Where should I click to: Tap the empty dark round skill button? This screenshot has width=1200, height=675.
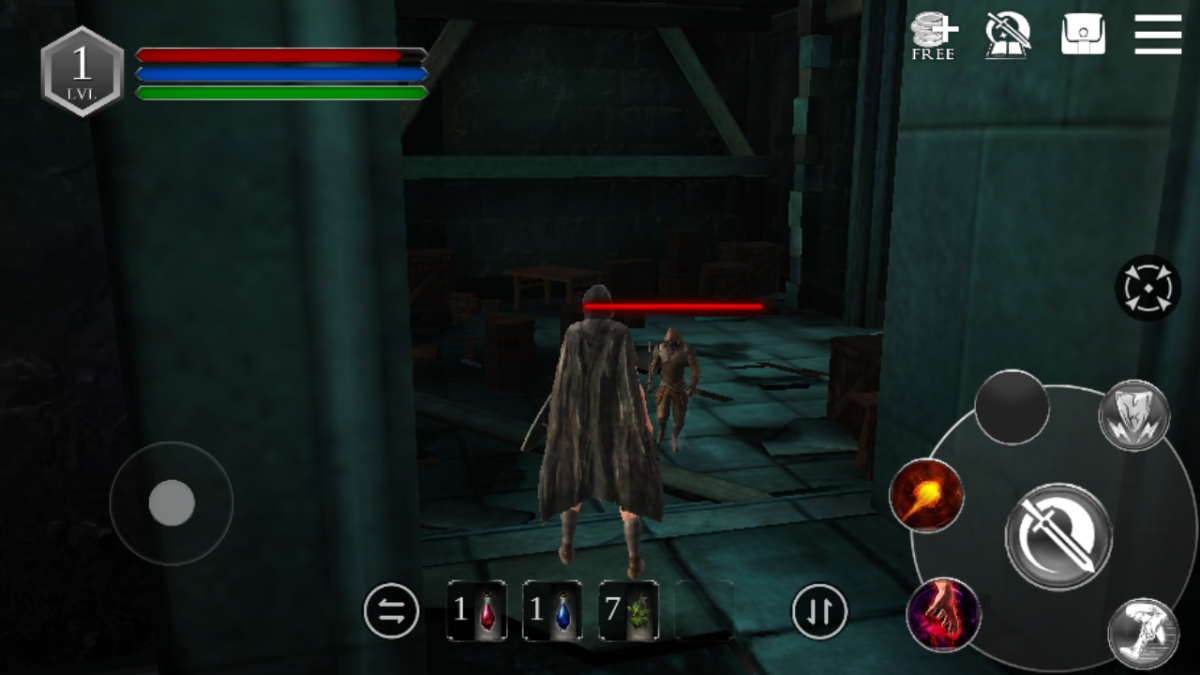[x=1011, y=407]
